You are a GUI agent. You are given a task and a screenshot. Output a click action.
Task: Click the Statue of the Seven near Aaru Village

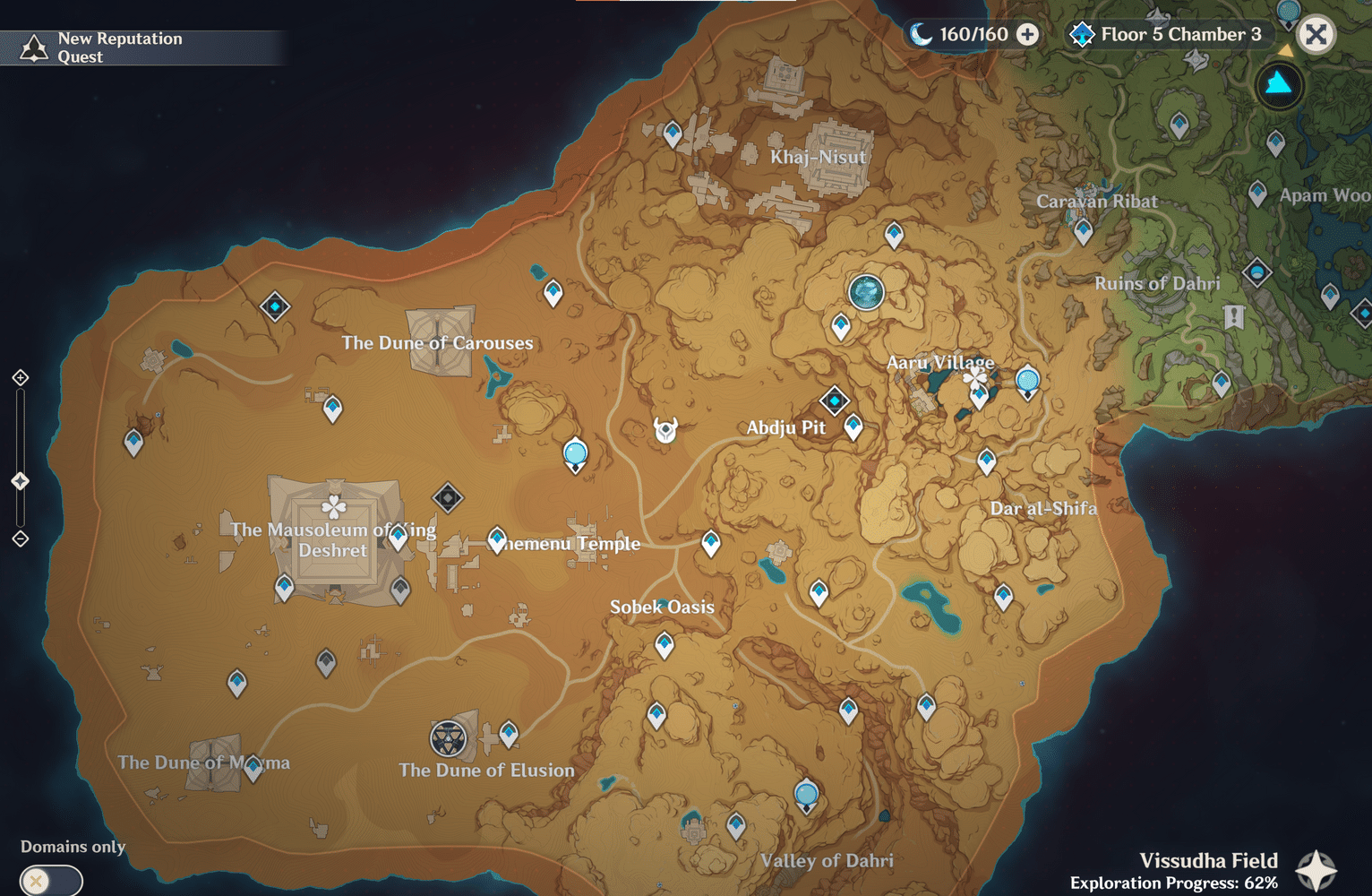[x=975, y=380]
